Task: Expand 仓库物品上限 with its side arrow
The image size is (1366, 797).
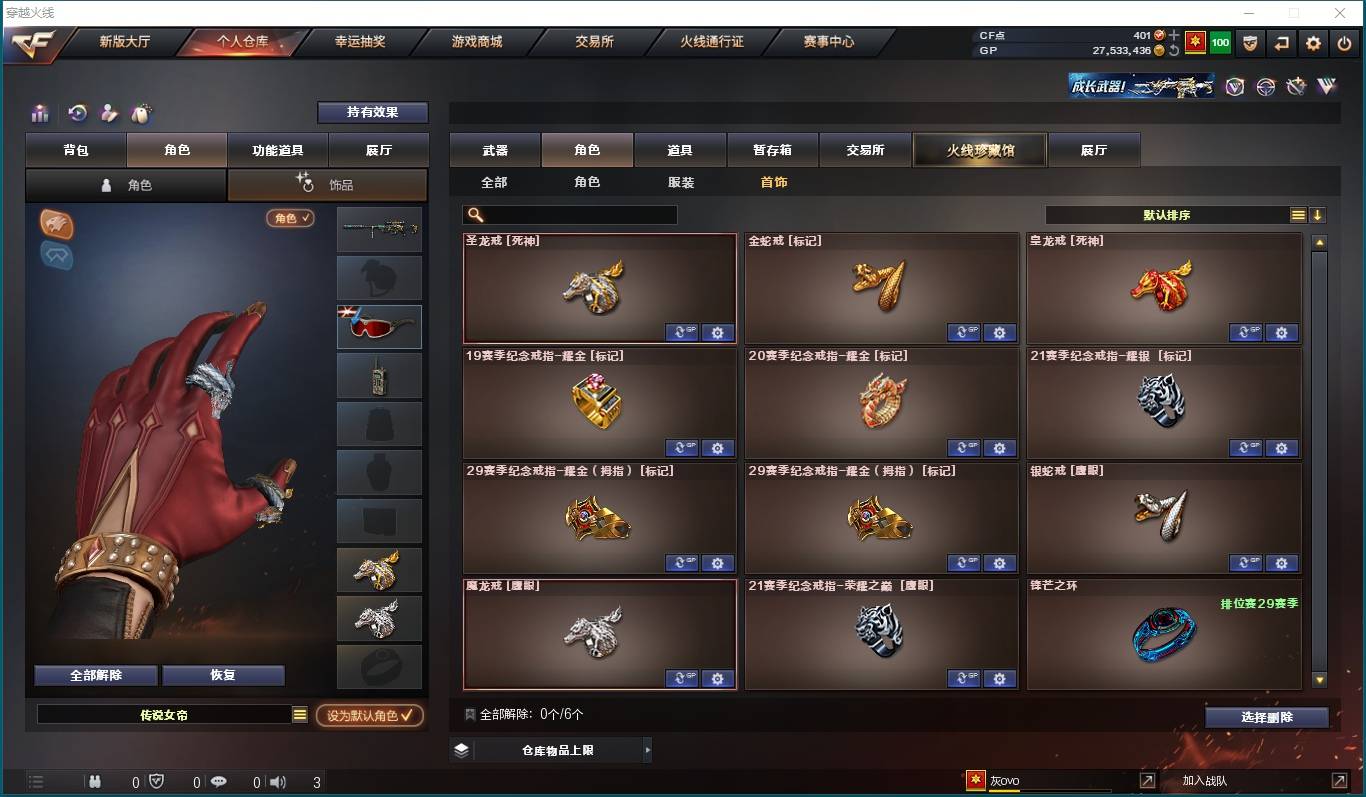Action: pos(649,748)
